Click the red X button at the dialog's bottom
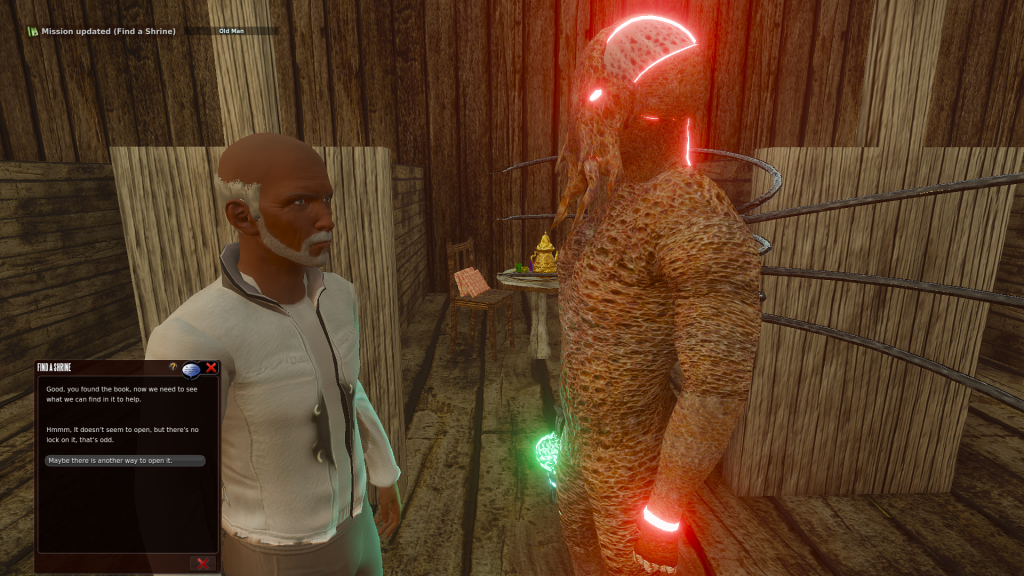 point(203,563)
